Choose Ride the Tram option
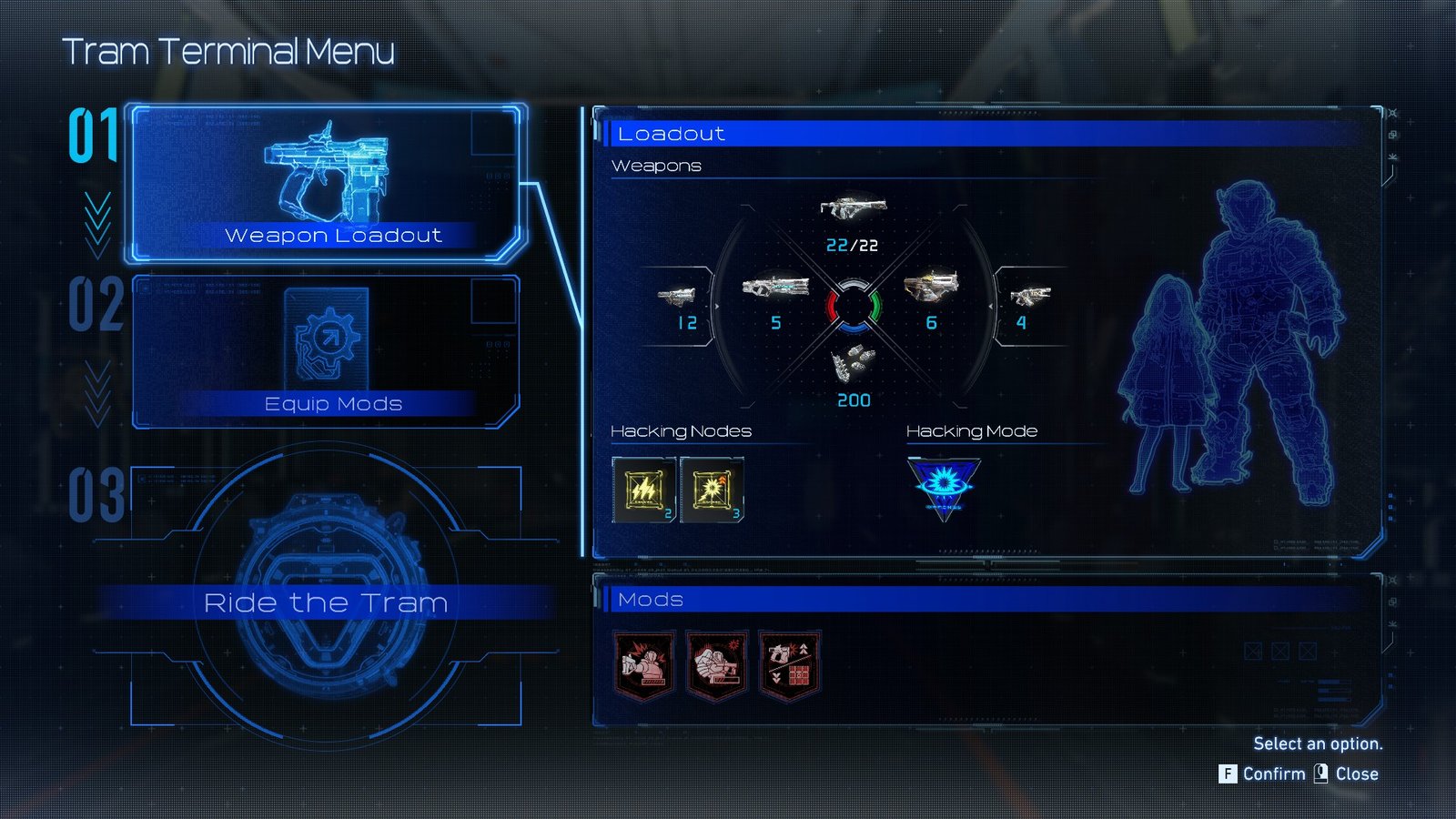The image size is (1456, 819). pos(328,602)
